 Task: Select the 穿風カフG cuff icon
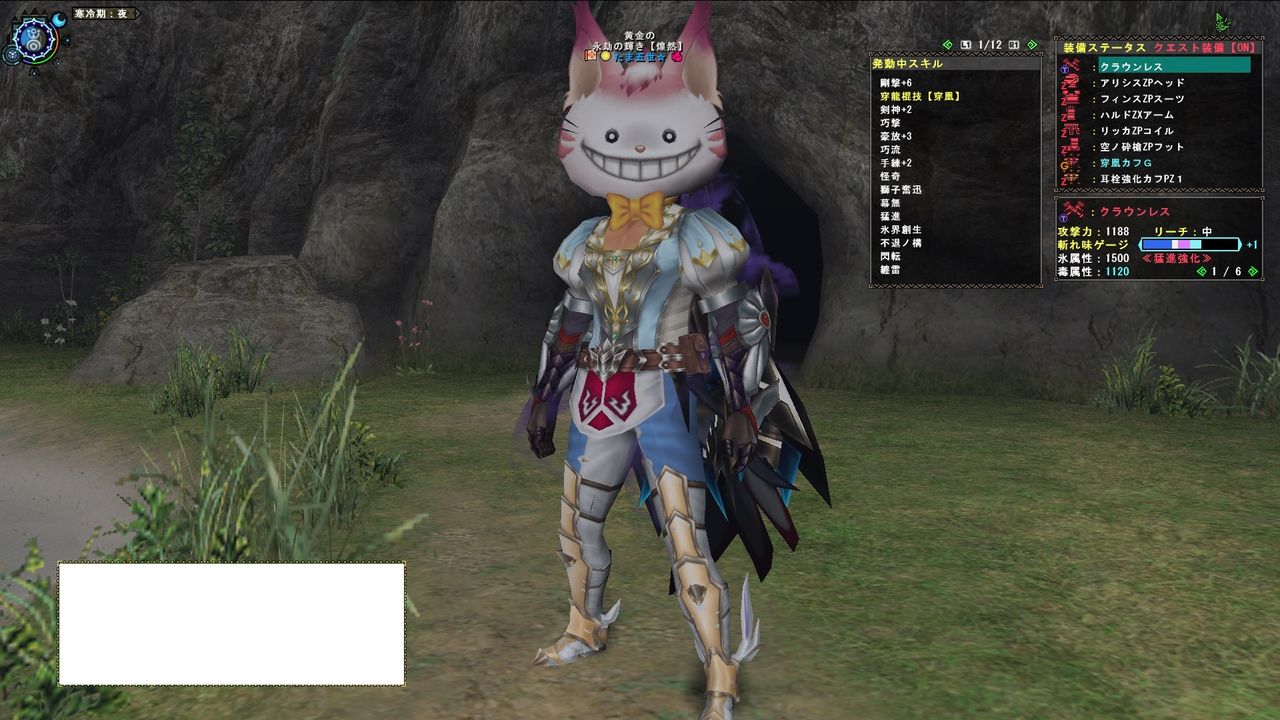[1069, 163]
